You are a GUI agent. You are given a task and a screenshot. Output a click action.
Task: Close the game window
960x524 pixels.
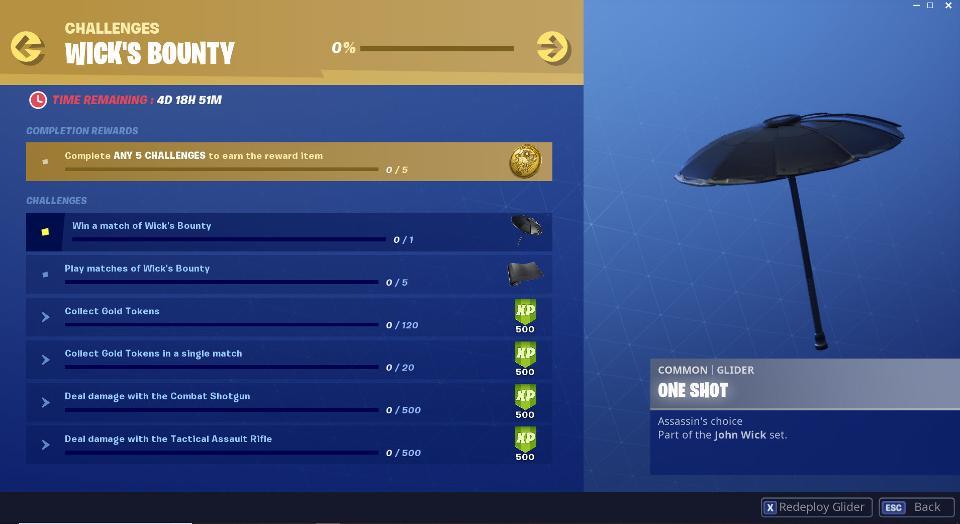coord(949,6)
